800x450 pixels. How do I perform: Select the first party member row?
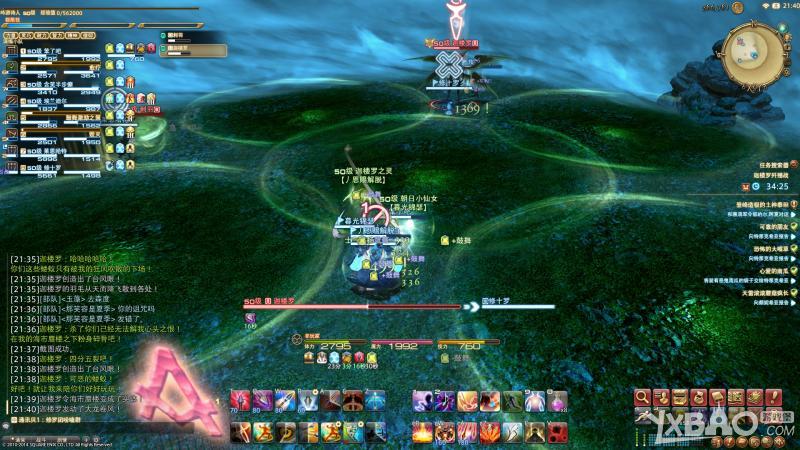pos(62,52)
